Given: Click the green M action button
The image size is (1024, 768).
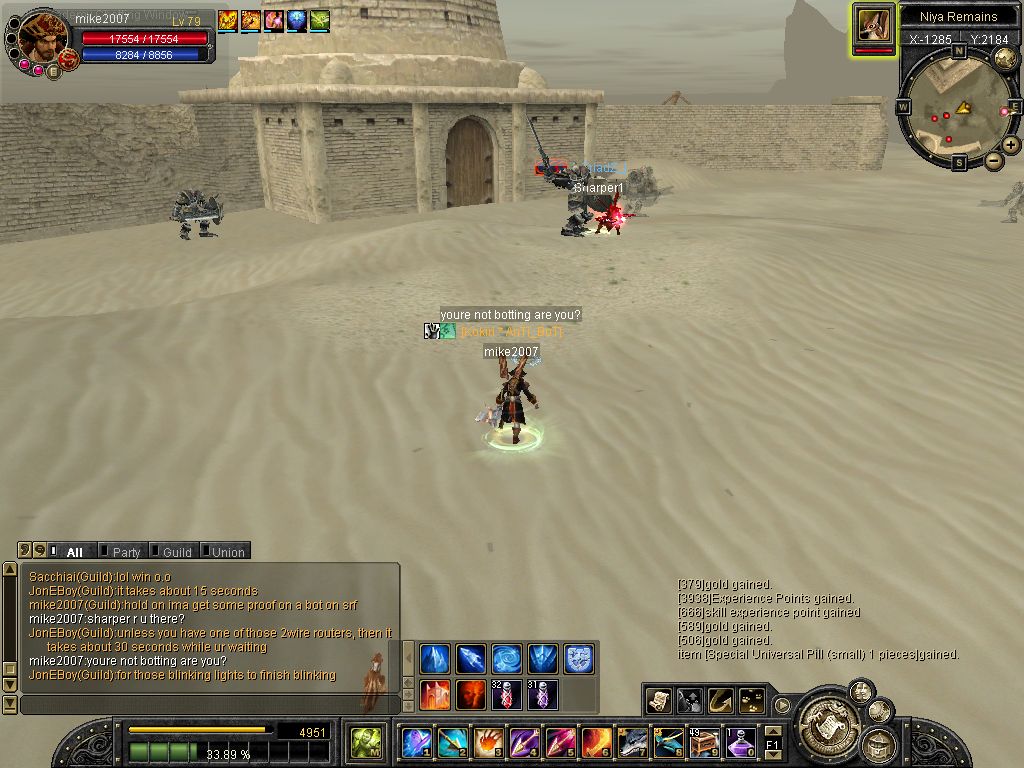Looking at the screenshot, I should [366, 742].
